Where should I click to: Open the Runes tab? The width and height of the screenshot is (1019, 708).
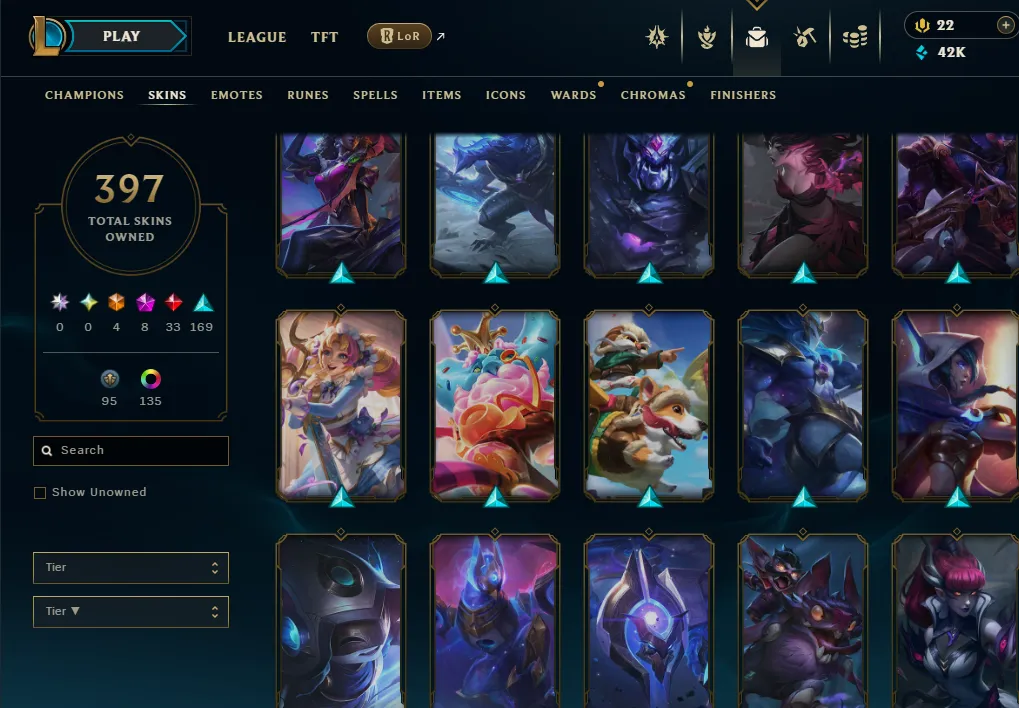pyautogui.click(x=308, y=95)
